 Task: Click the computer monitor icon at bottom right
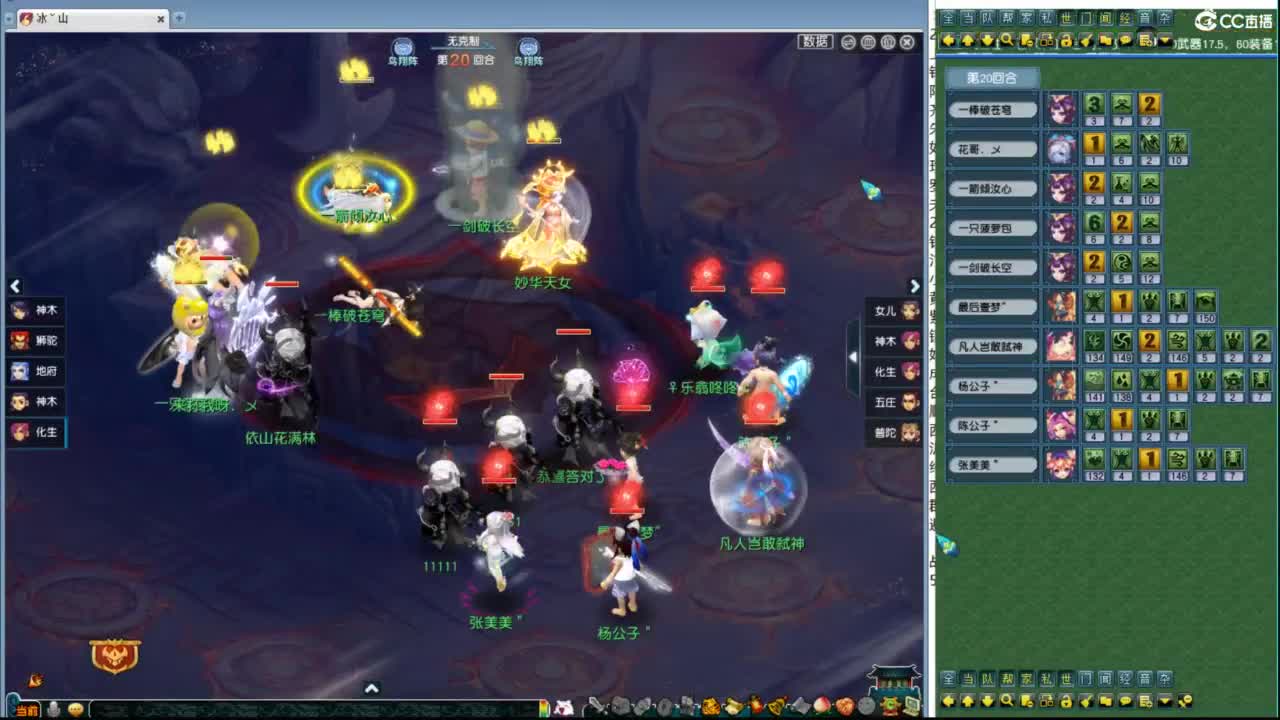[911, 706]
